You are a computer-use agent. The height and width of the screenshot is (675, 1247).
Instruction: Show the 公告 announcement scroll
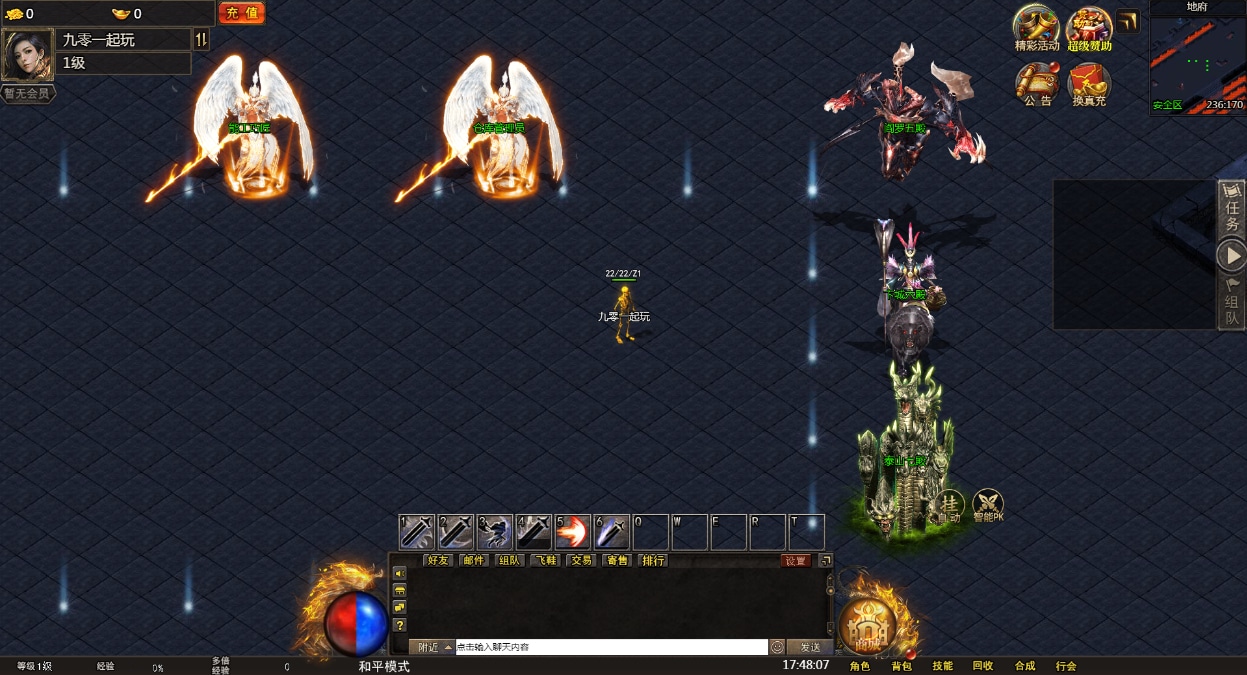click(1037, 83)
